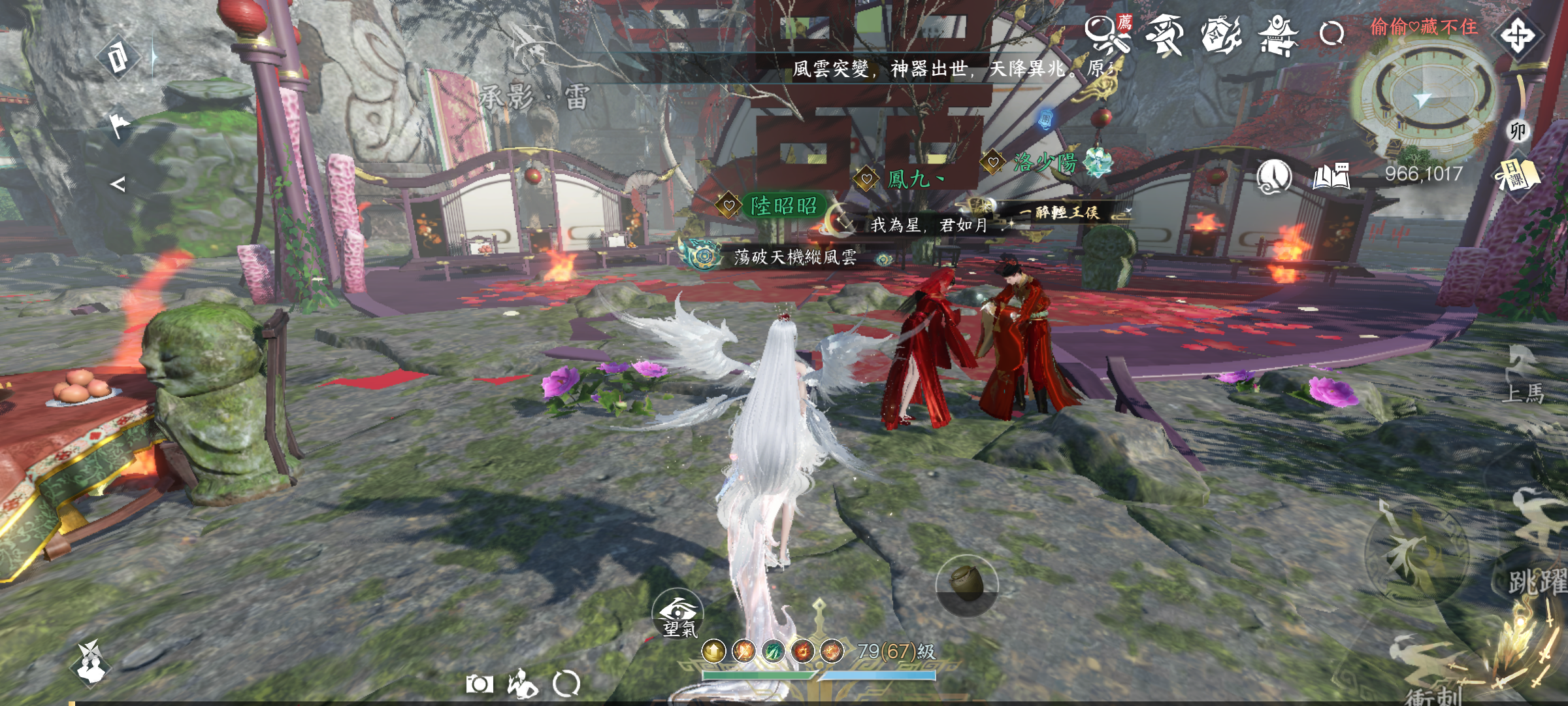The image size is (1568, 706).
Task: Open the posing figure emote icon
Action: pos(523,683)
